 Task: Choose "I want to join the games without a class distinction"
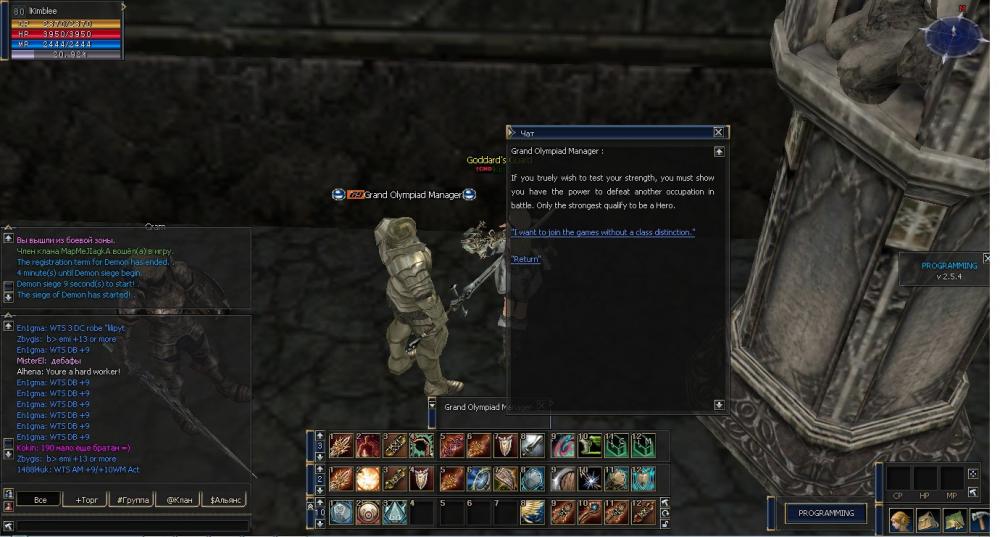(x=602, y=232)
